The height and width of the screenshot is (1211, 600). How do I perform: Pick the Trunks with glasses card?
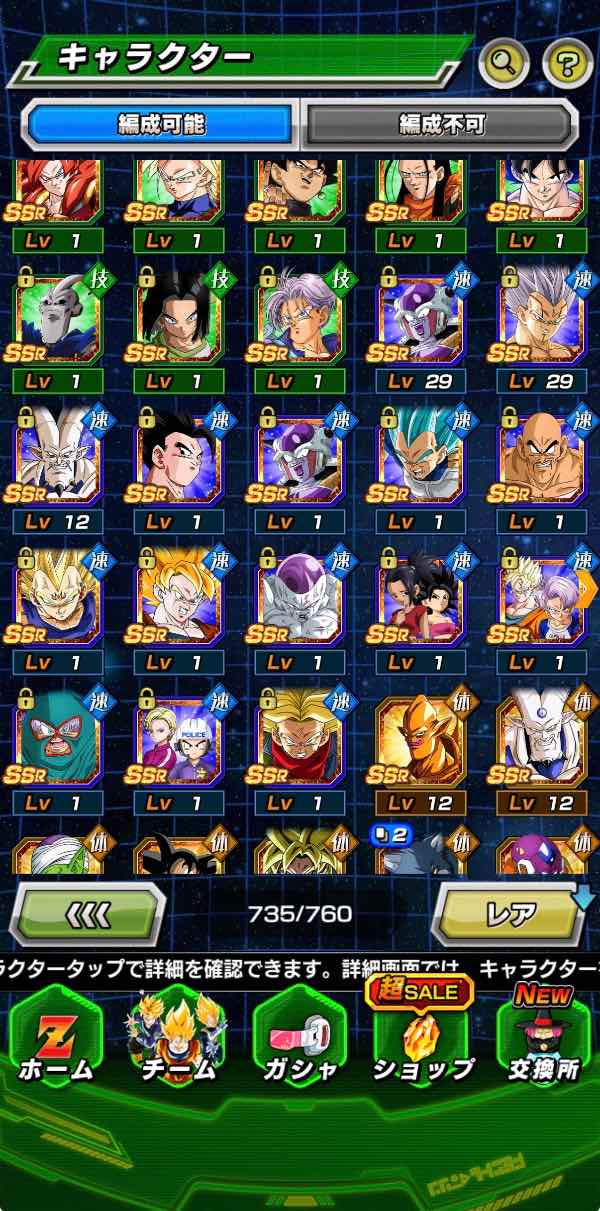point(299,317)
